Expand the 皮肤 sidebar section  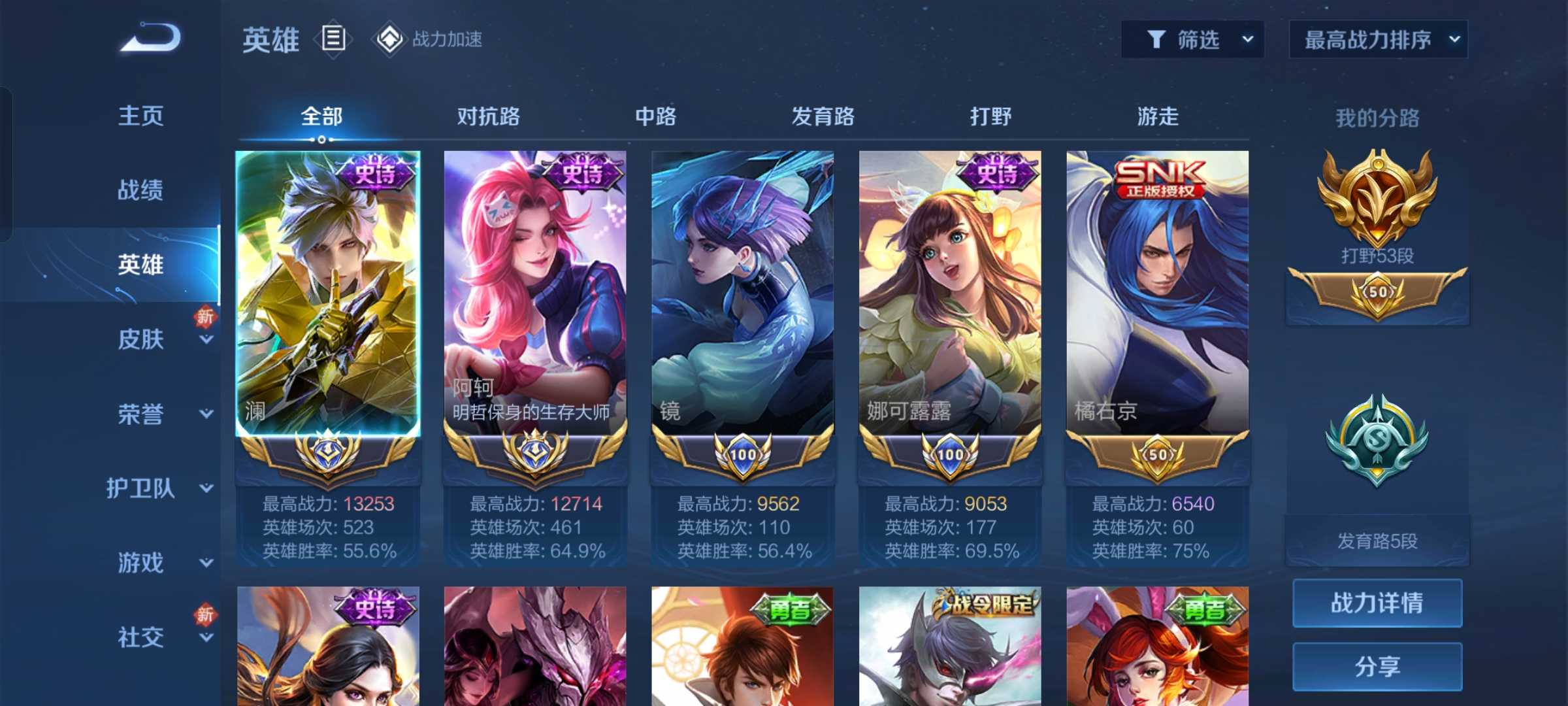140,339
